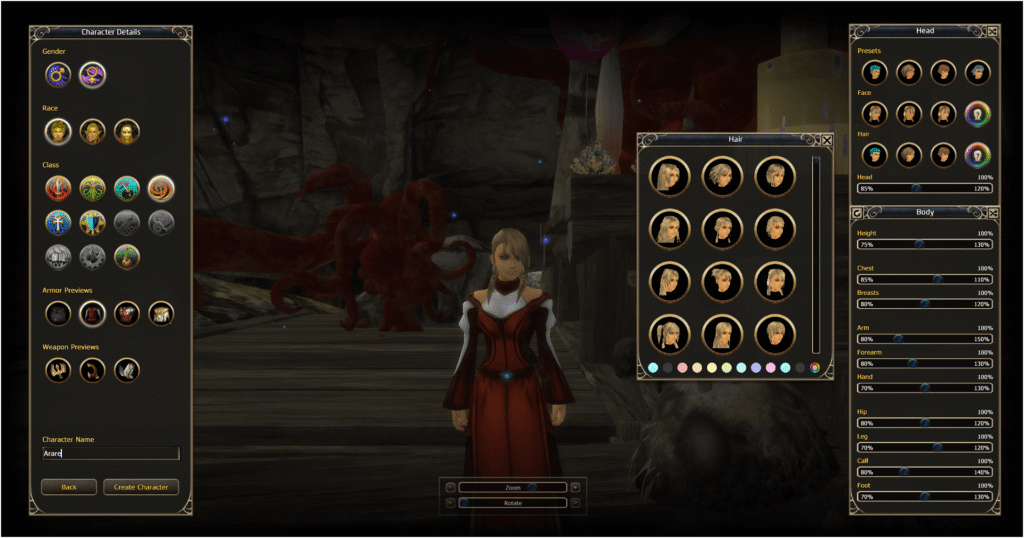The image size is (1024, 538).
Task: Choose the female gender icon
Action: 92,74
